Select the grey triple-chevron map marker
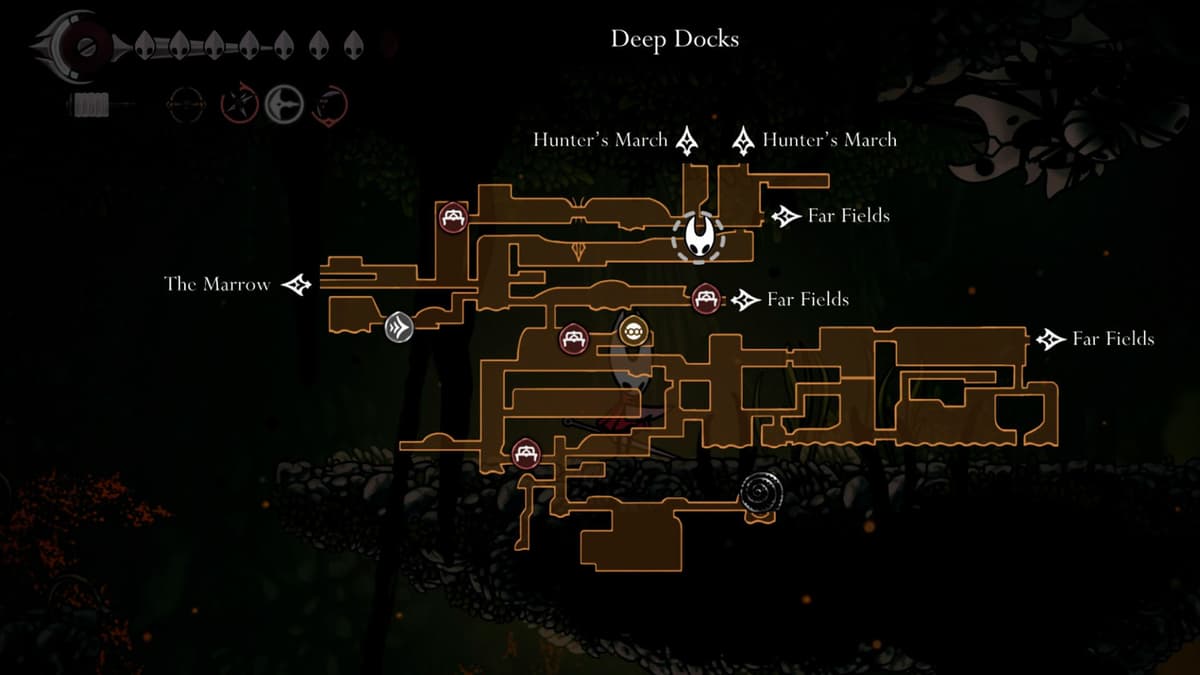The width and height of the screenshot is (1200, 675). coord(399,327)
